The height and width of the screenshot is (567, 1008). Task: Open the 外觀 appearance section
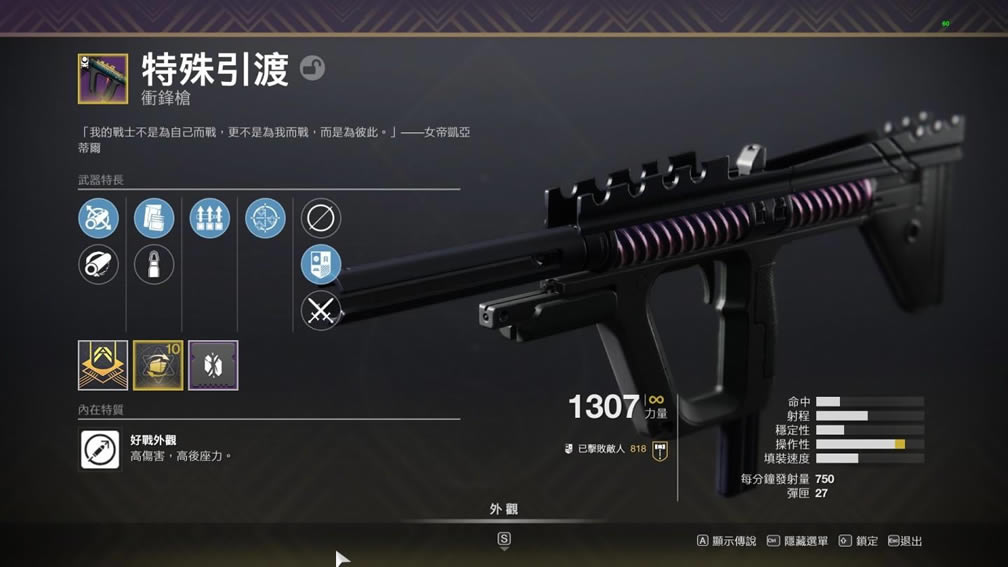pyautogui.click(x=504, y=510)
